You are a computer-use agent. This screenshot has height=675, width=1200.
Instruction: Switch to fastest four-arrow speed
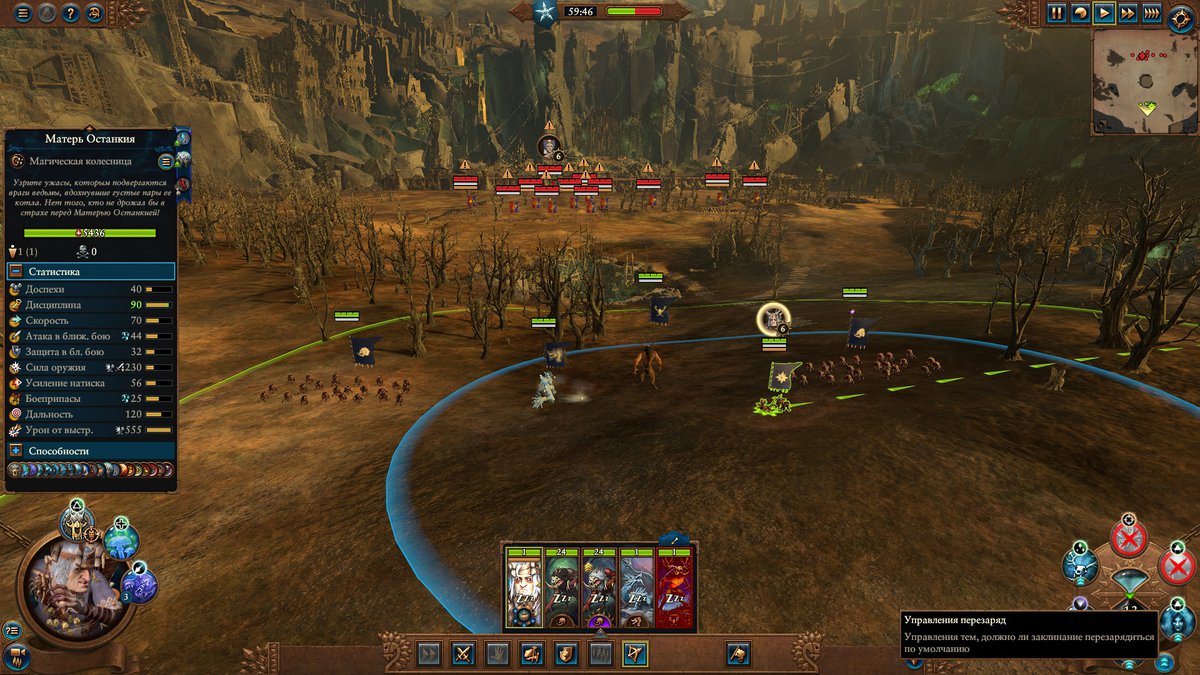point(1152,13)
